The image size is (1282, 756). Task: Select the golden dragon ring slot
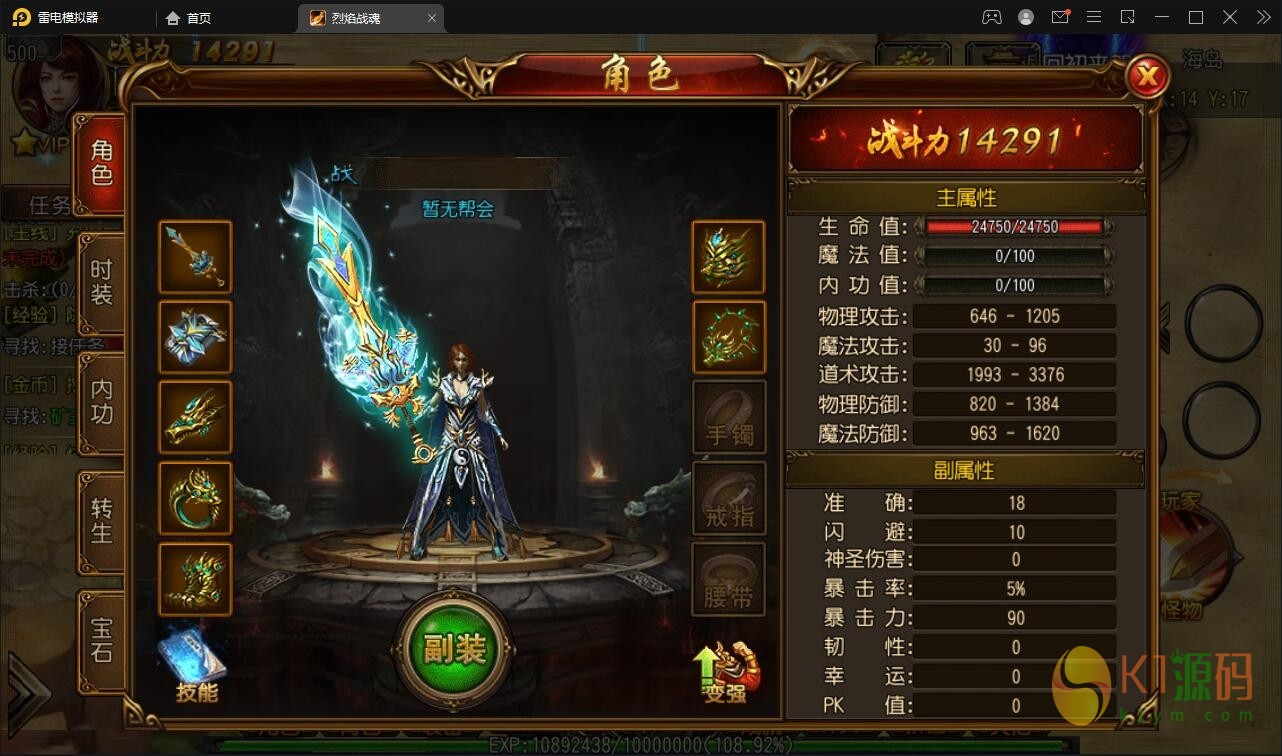195,497
